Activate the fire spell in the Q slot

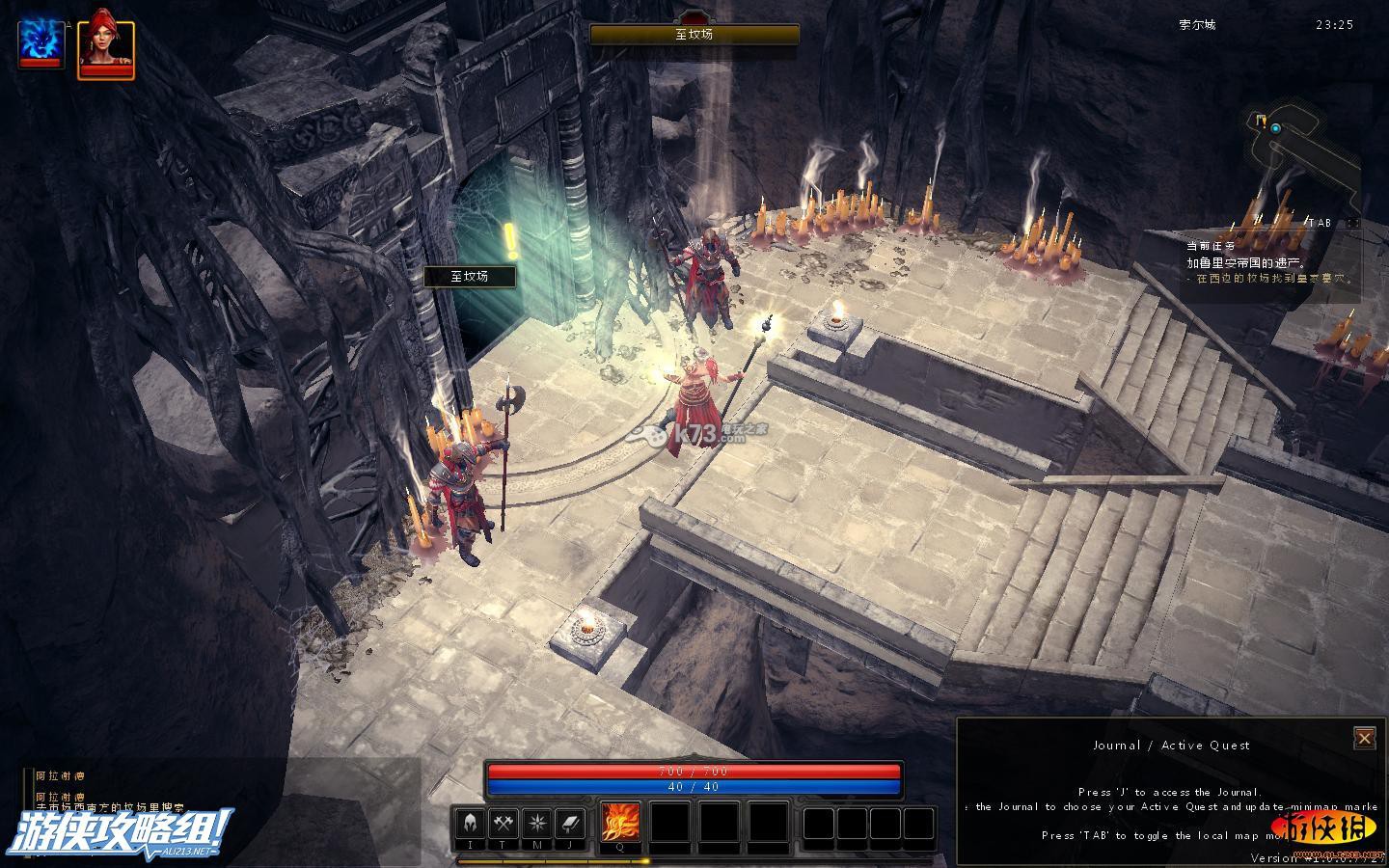pyautogui.click(x=620, y=824)
